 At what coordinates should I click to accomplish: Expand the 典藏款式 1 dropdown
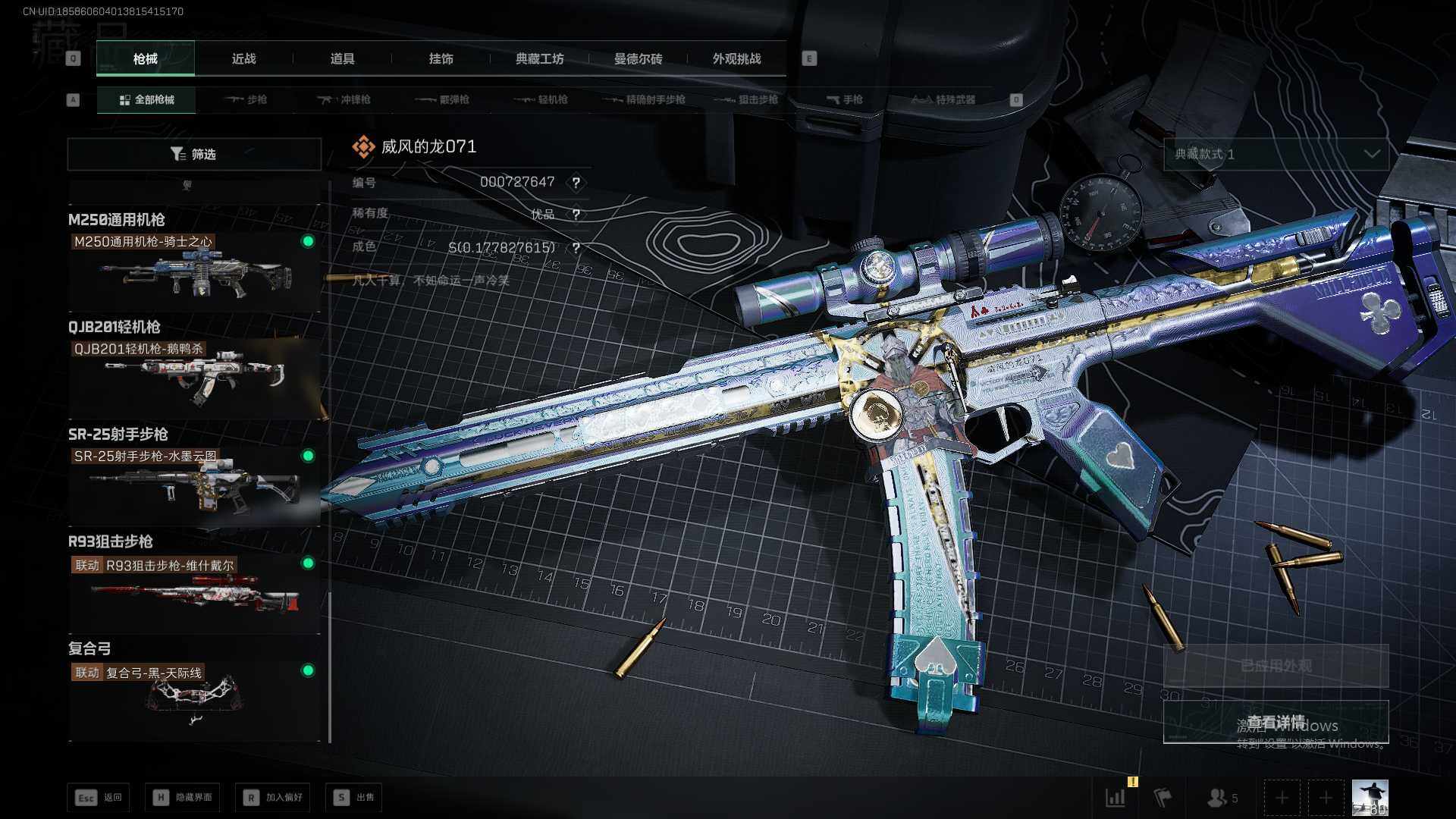pyautogui.click(x=1276, y=154)
